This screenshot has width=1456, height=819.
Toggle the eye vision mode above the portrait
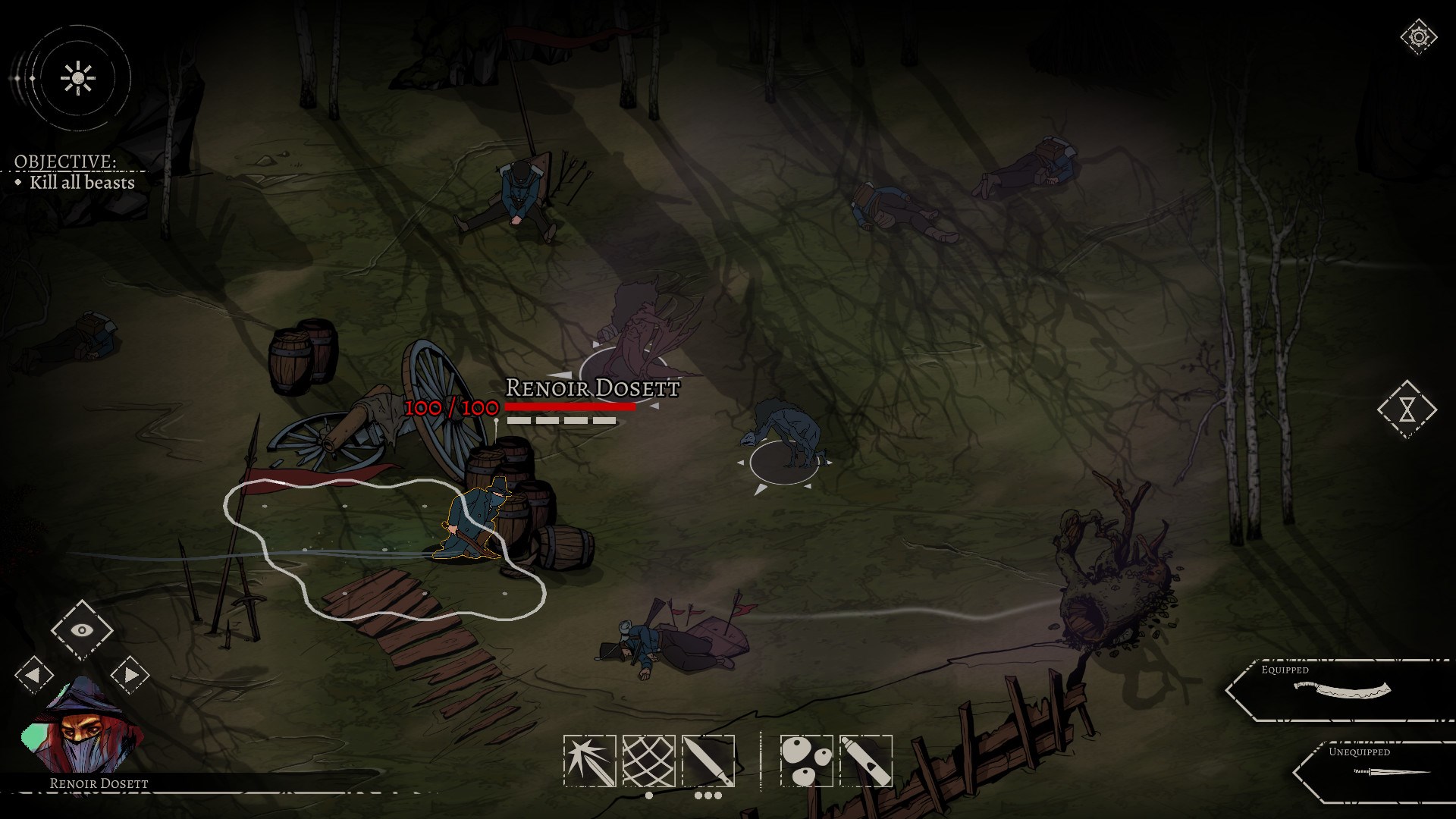(82, 629)
